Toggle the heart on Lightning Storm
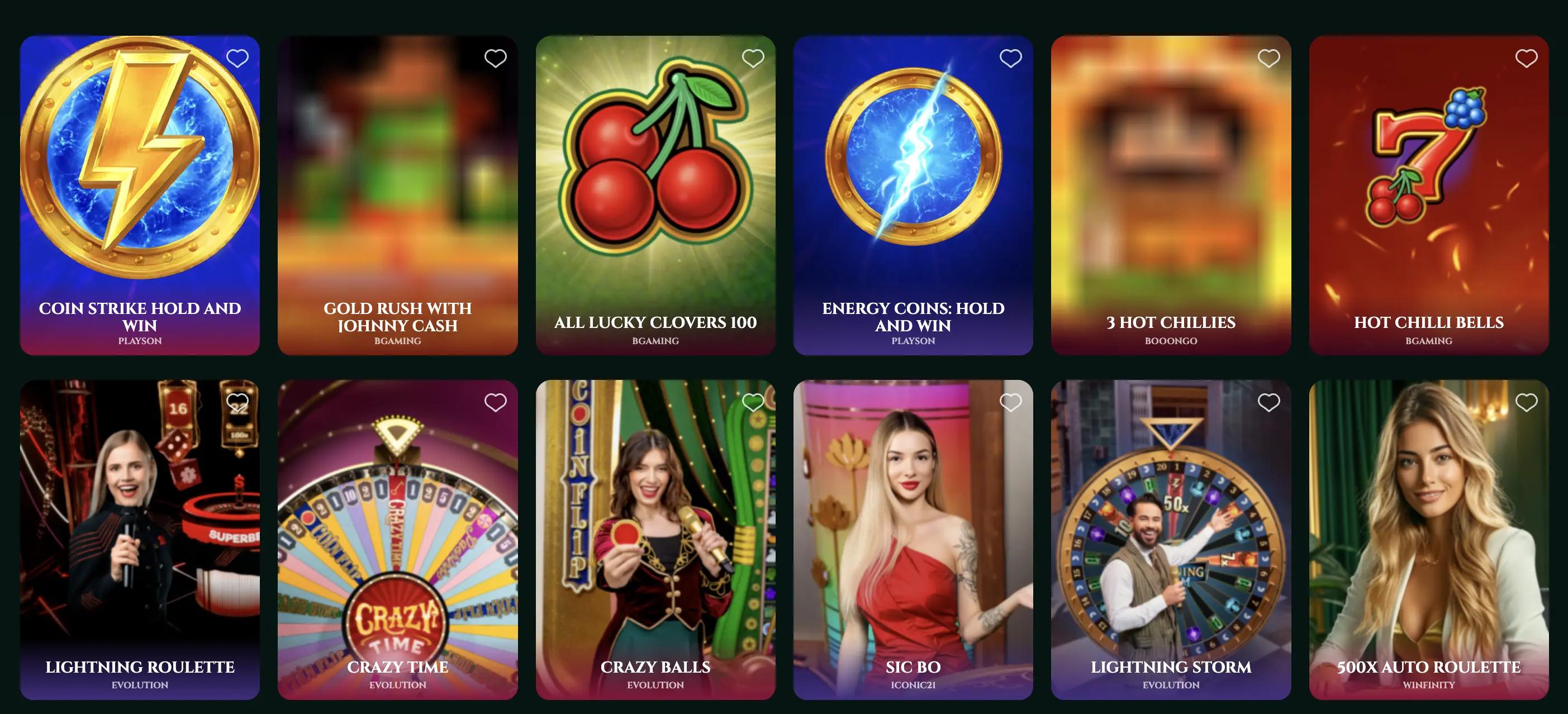The image size is (1568, 714). [1268, 402]
